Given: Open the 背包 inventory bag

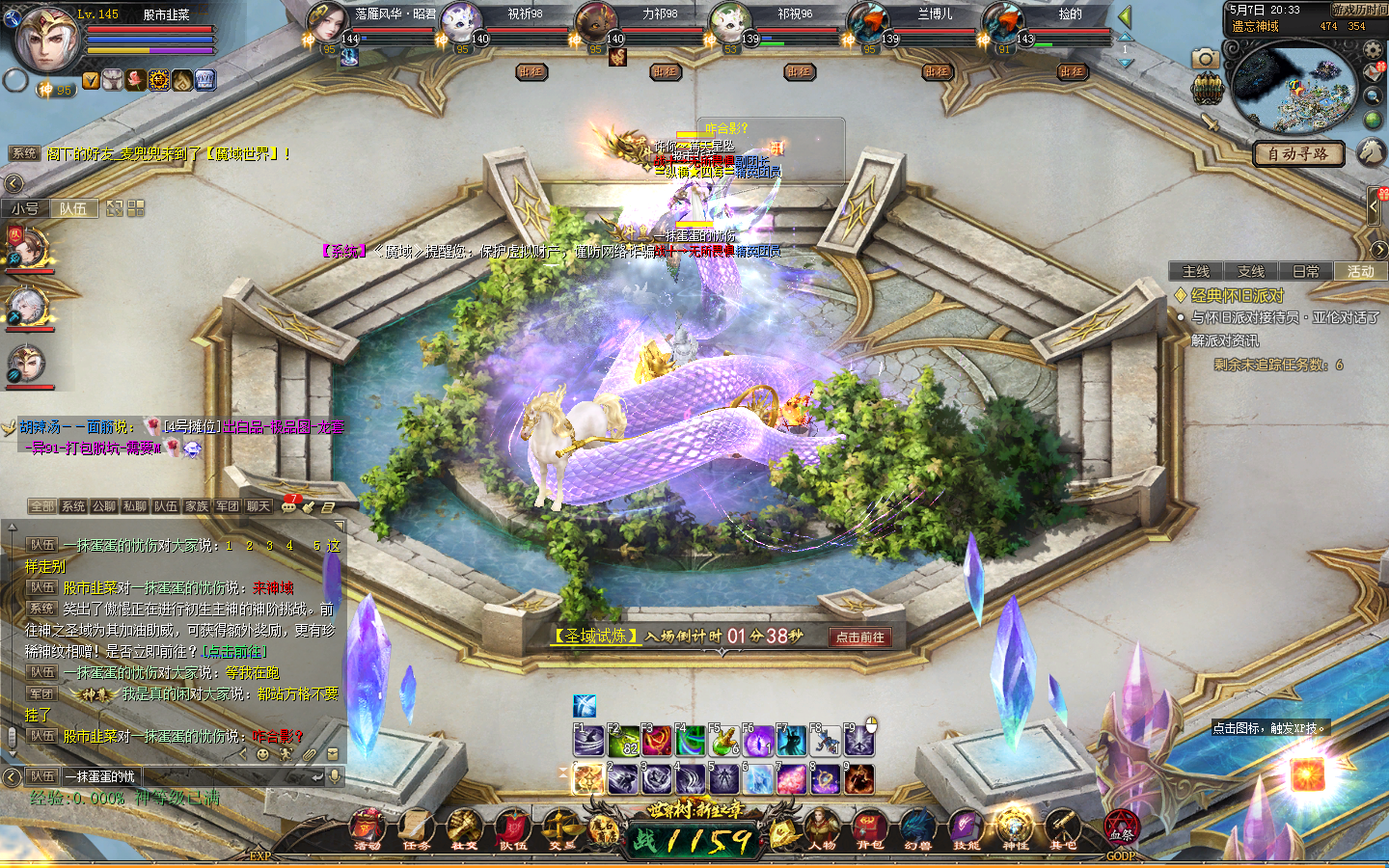Looking at the screenshot, I should pos(869,829).
